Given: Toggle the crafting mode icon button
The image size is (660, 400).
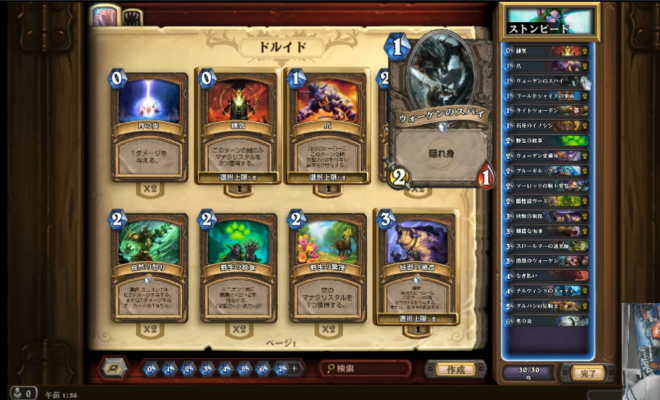Looking at the screenshot, I should click(114, 368).
